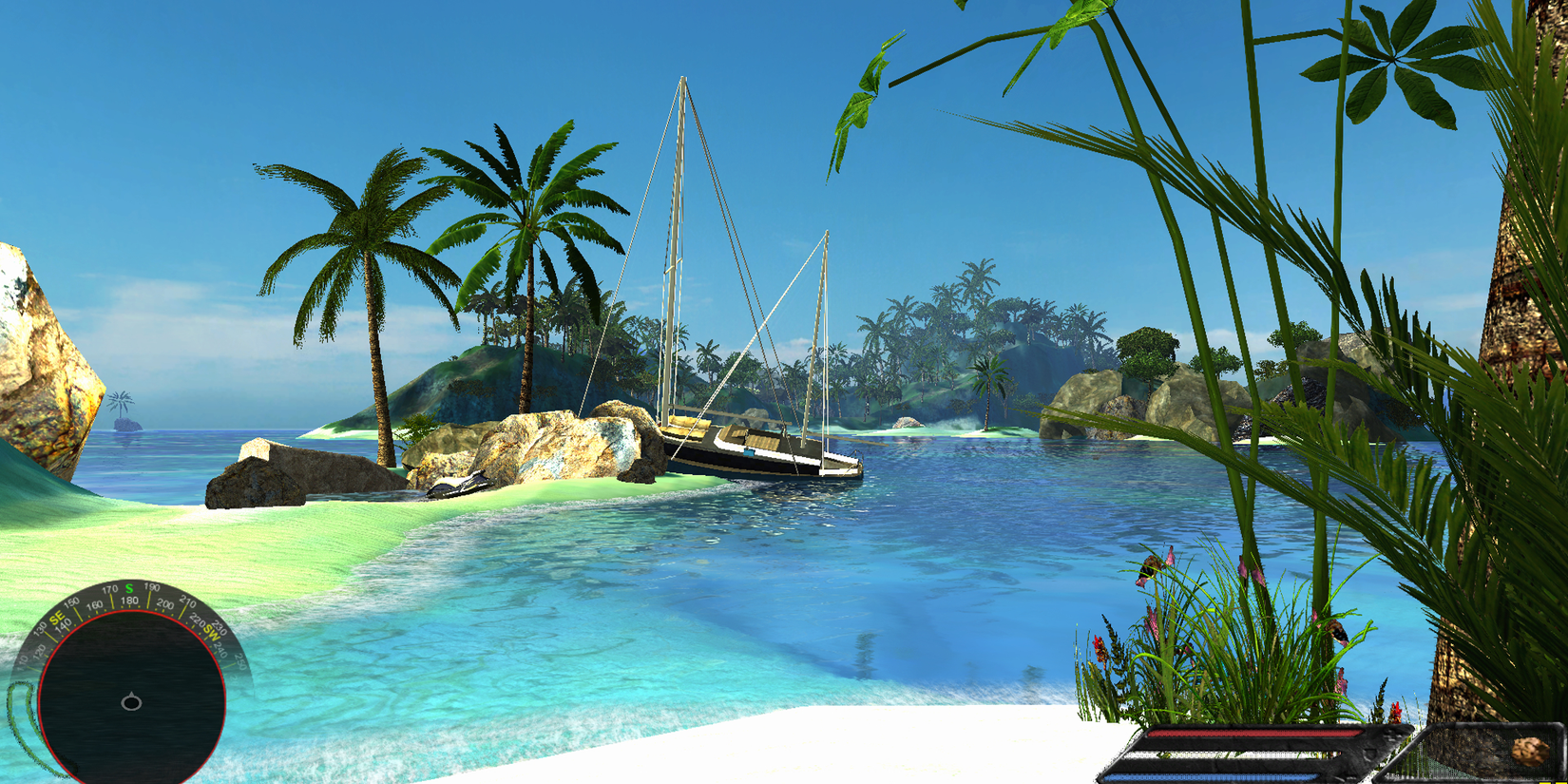
Task: Click the 180 degree compass mark
Action: click(x=130, y=602)
